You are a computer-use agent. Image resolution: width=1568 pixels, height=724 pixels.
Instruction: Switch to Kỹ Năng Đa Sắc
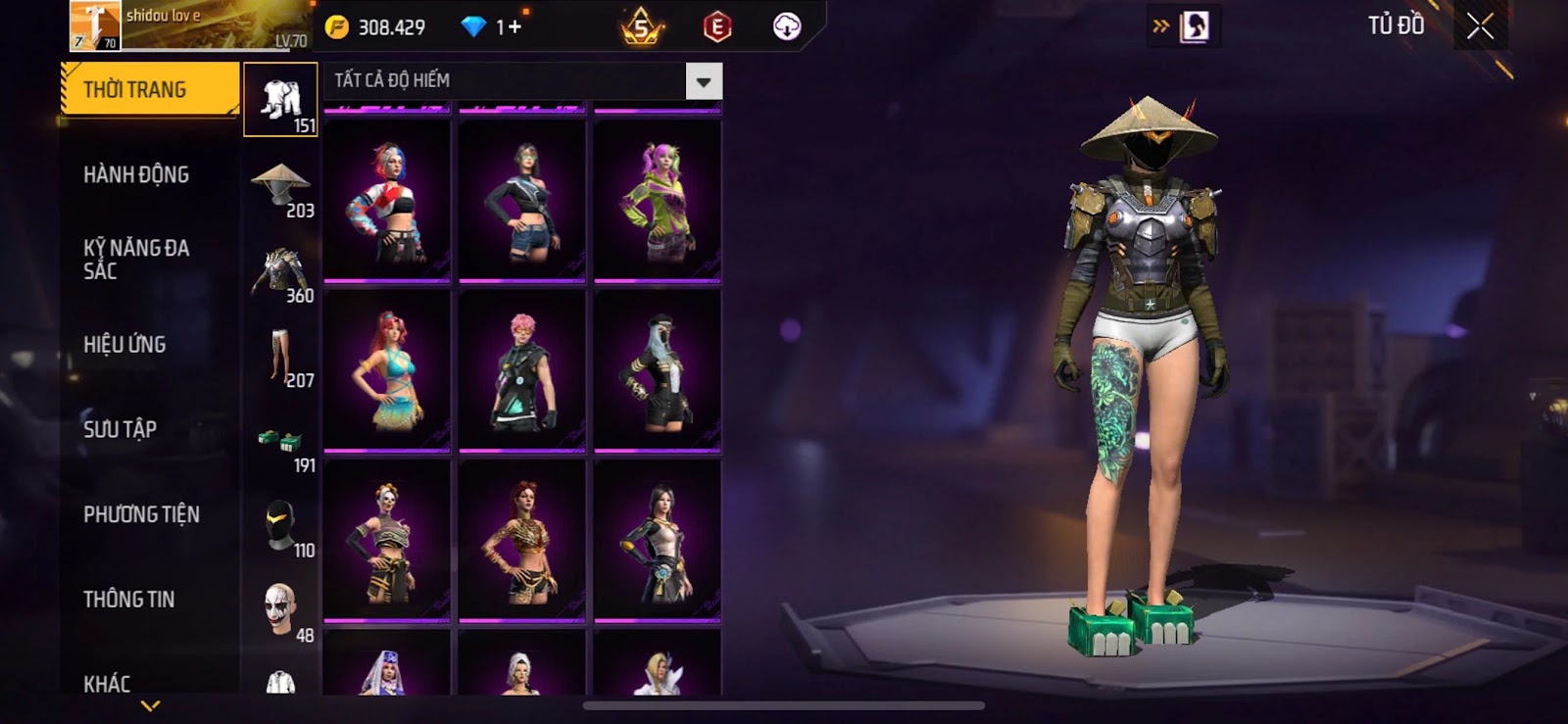tap(136, 260)
